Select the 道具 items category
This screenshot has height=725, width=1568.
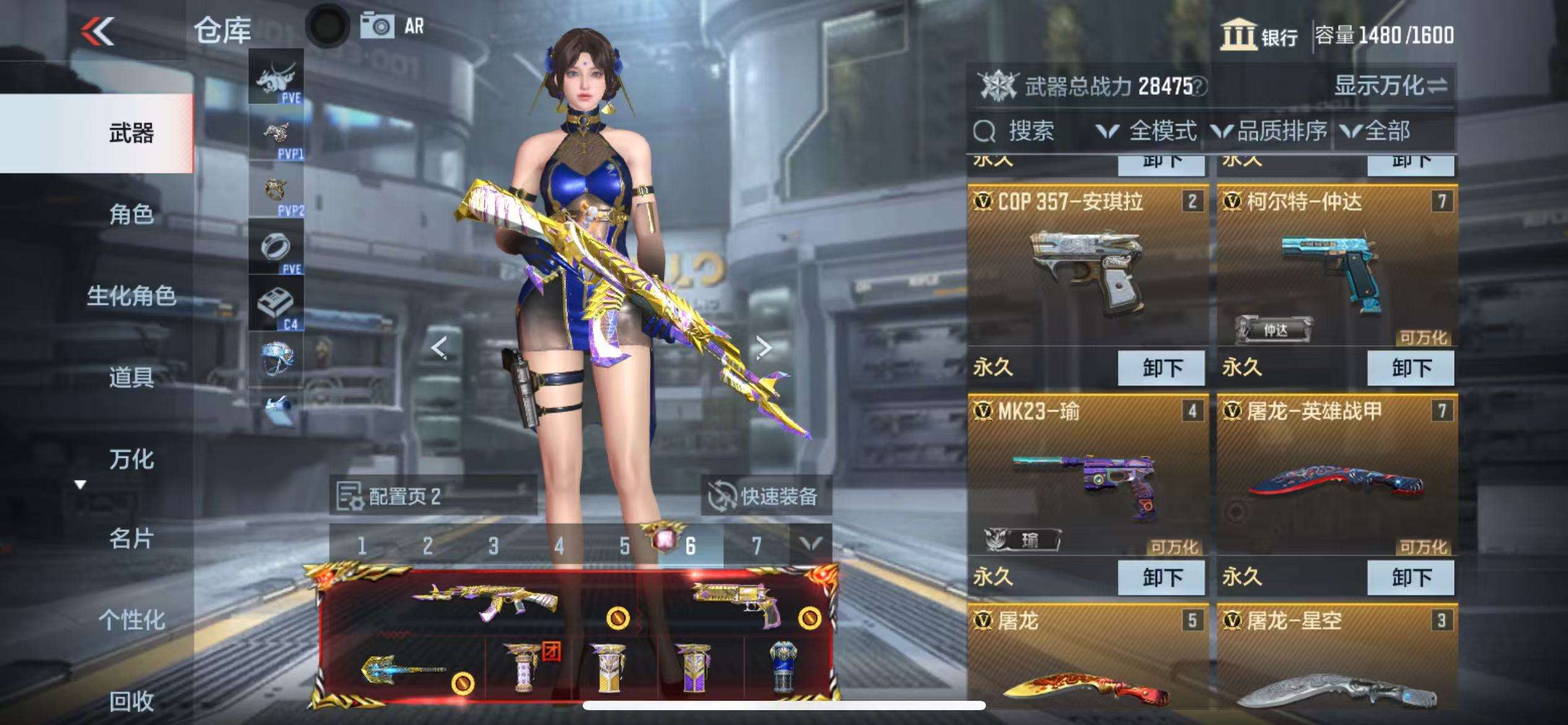[x=131, y=377]
